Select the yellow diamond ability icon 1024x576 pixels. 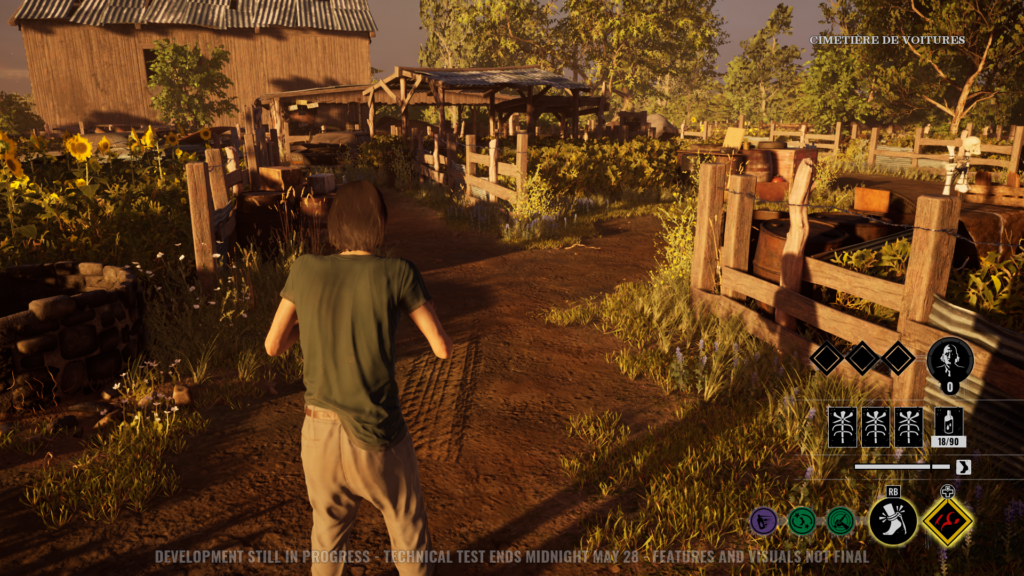(x=947, y=521)
